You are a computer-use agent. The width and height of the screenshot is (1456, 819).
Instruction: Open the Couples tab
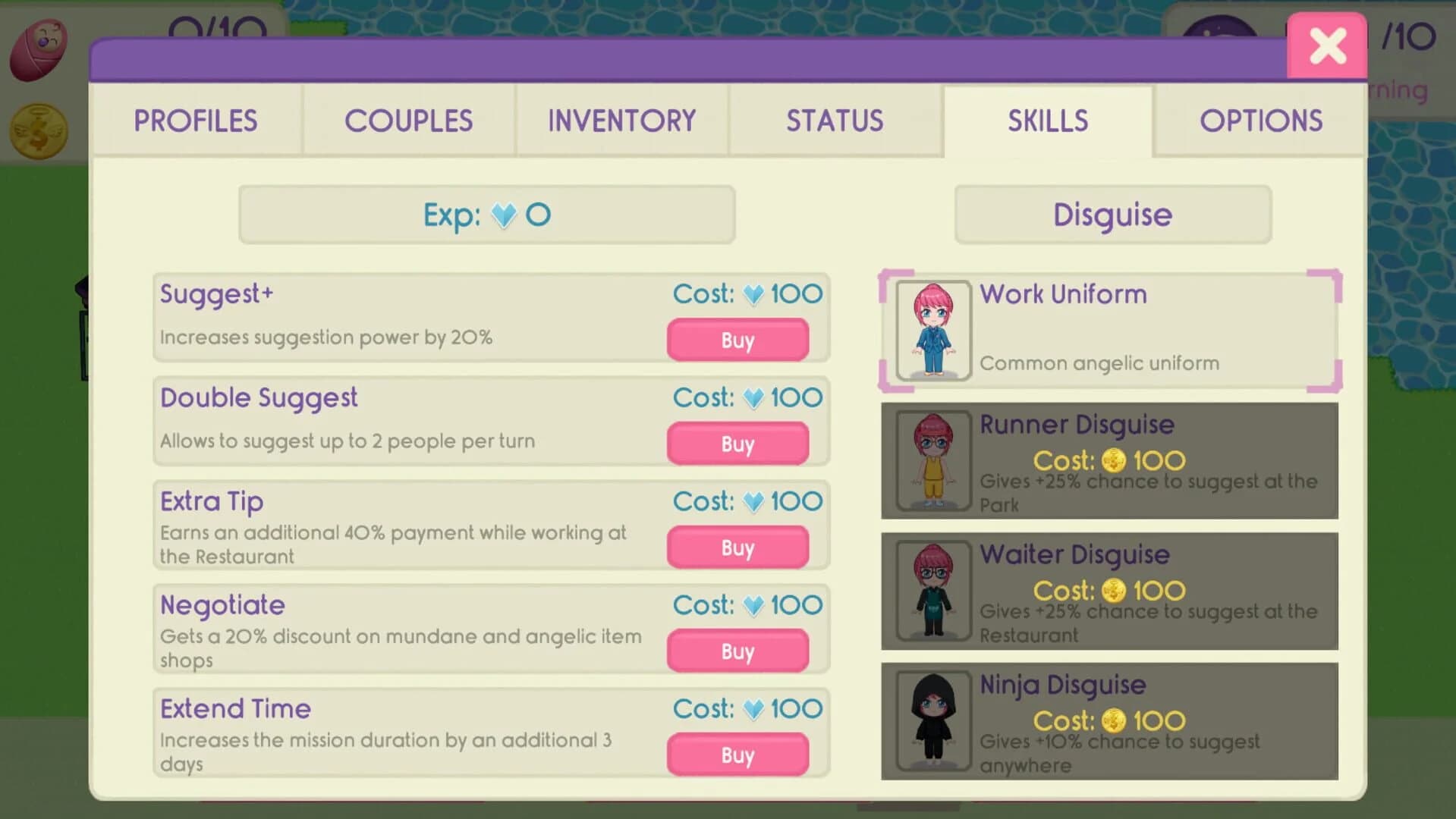coord(409,121)
